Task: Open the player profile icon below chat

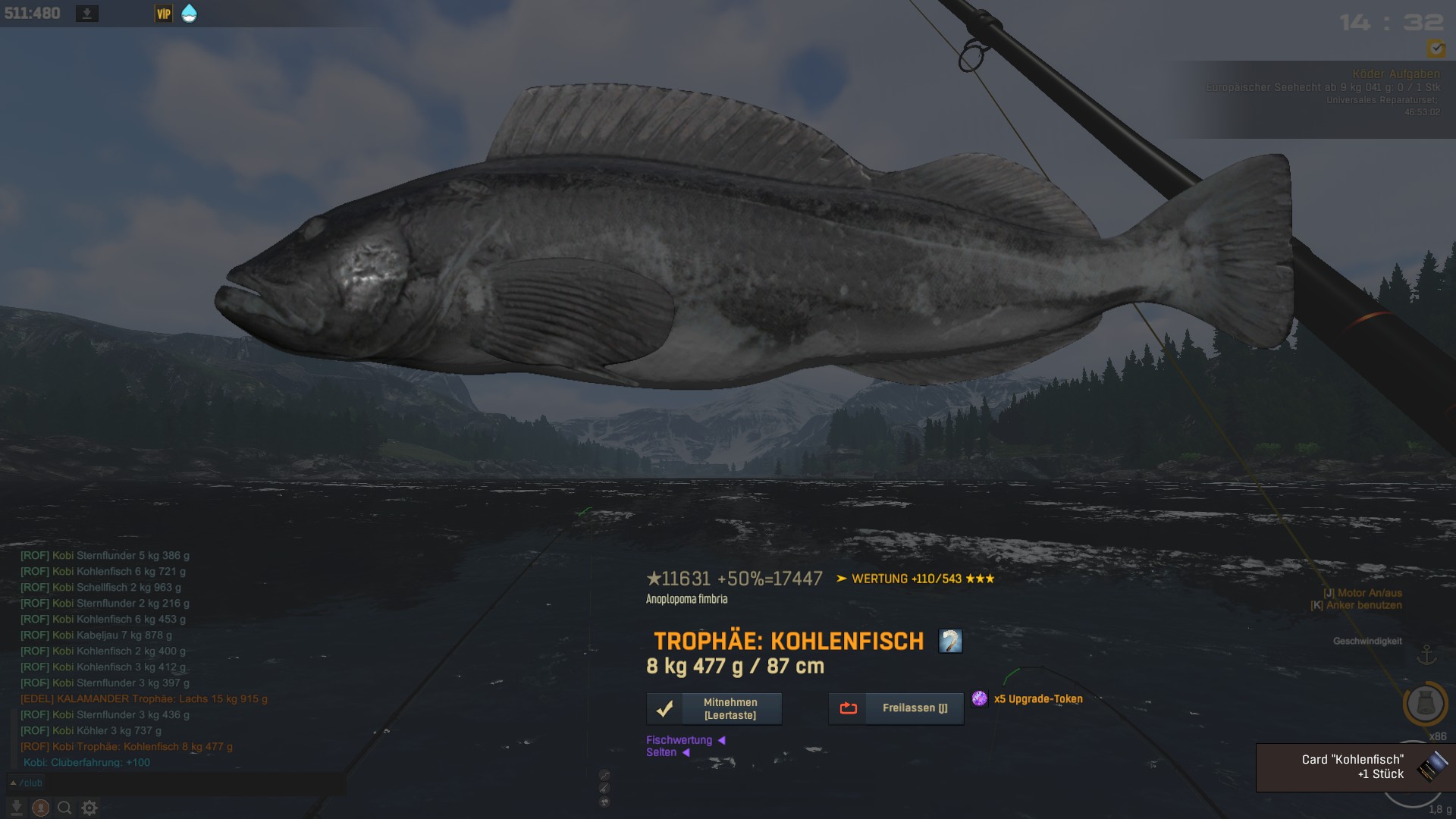Action: 41,808
